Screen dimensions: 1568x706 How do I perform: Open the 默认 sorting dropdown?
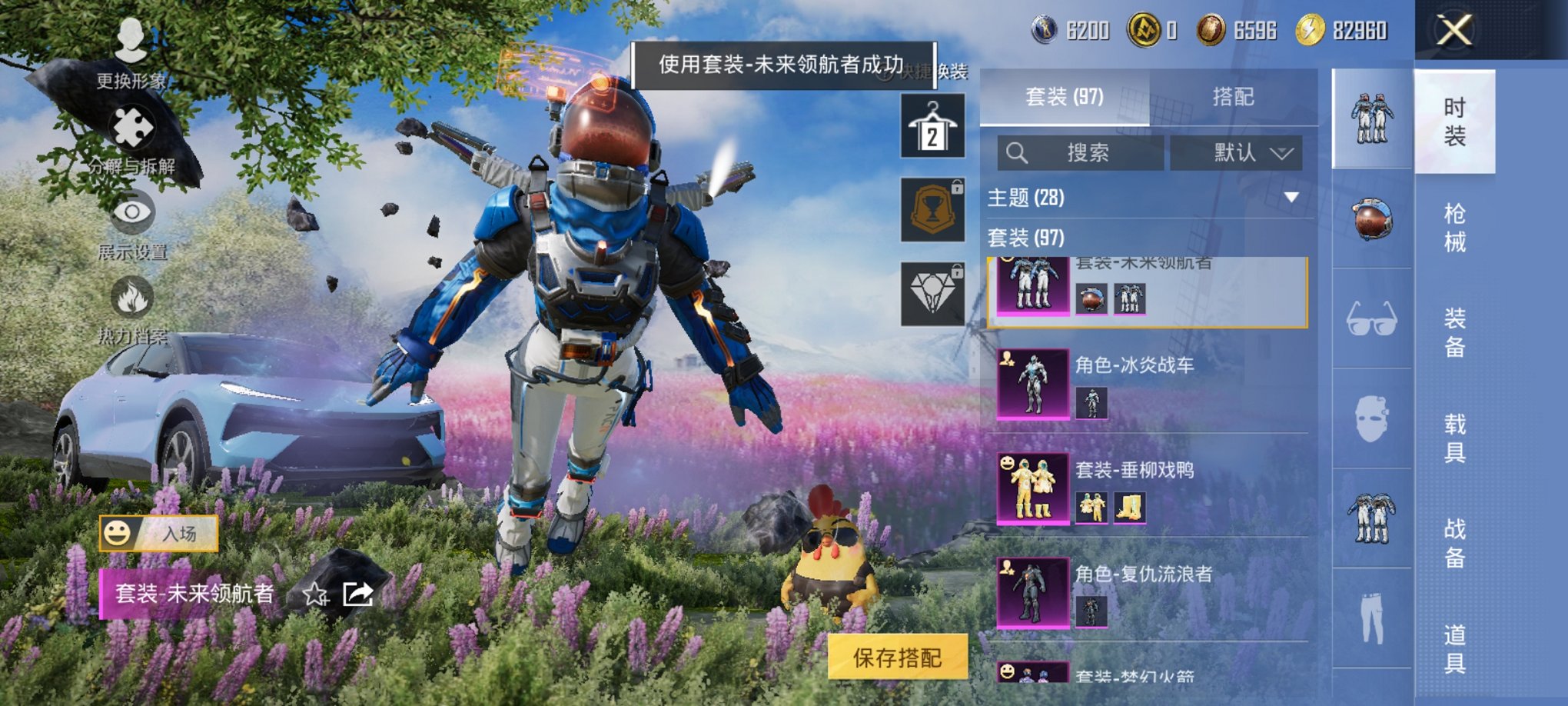coord(1237,152)
